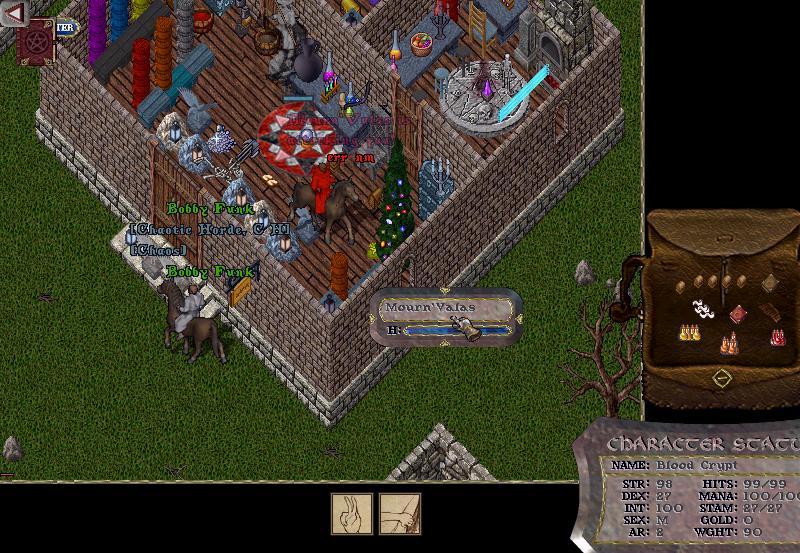Select the white wispy reagent in the backpack

703,309
